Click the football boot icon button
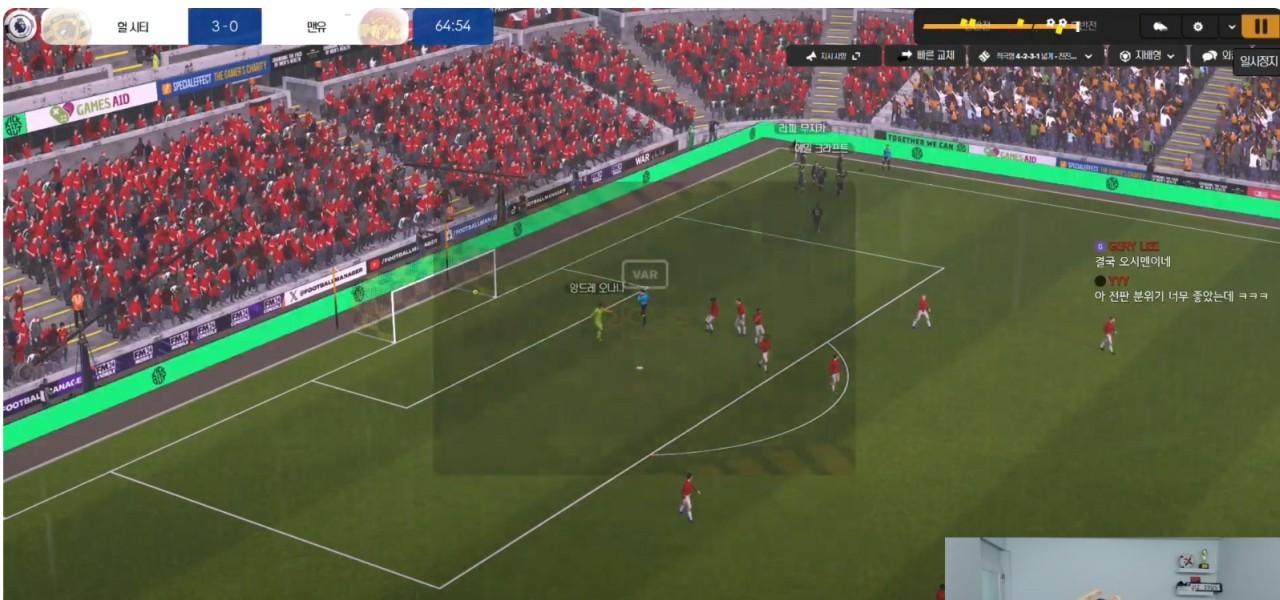This screenshot has width=1280, height=600. (1160, 26)
